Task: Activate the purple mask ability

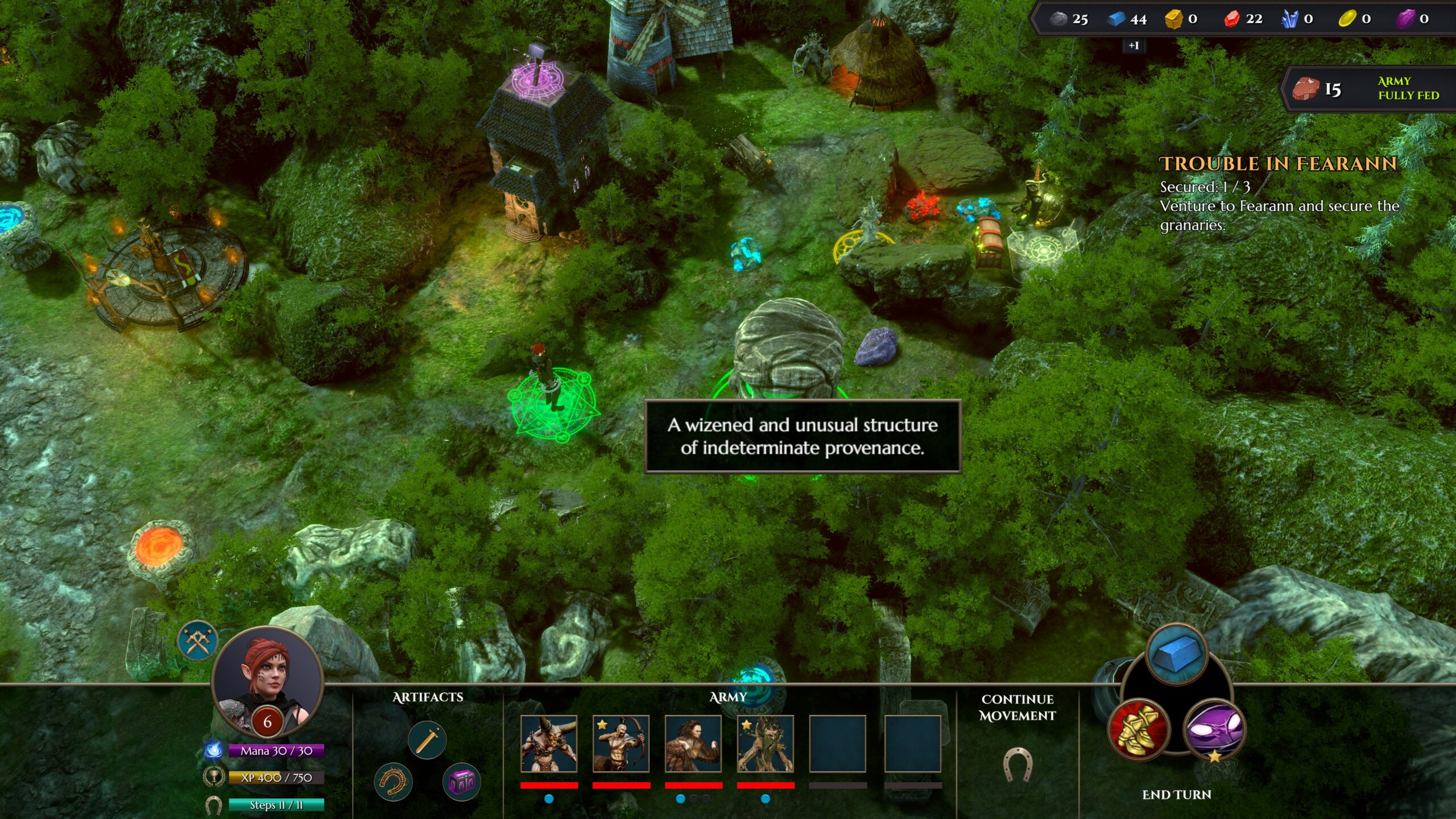Action: tap(1214, 729)
